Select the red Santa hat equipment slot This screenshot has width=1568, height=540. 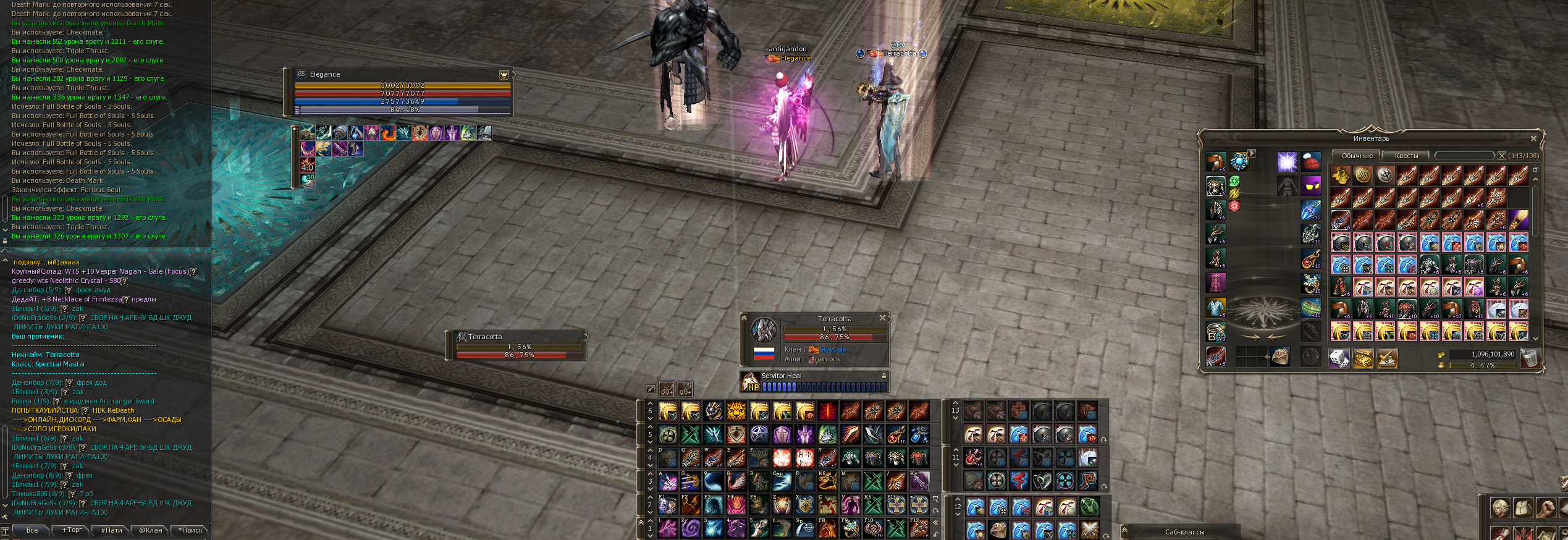[1310, 162]
